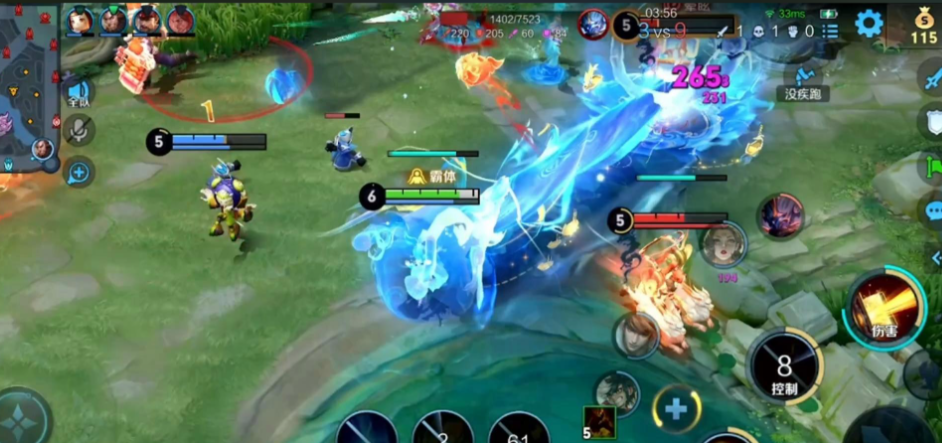The width and height of the screenshot is (942, 443).
Task: Target the blonde female enemy hero portrait
Action: pyautogui.click(x=722, y=245)
